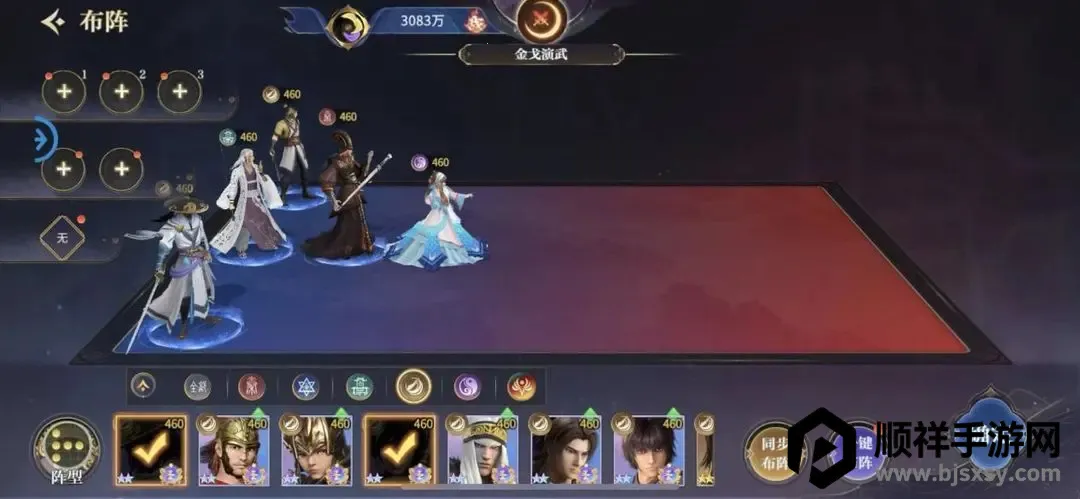Image resolution: width=1080 pixels, height=499 pixels.
Task: Collapse the faction filter bar arrow
Action: pyautogui.click(x=143, y=385)
